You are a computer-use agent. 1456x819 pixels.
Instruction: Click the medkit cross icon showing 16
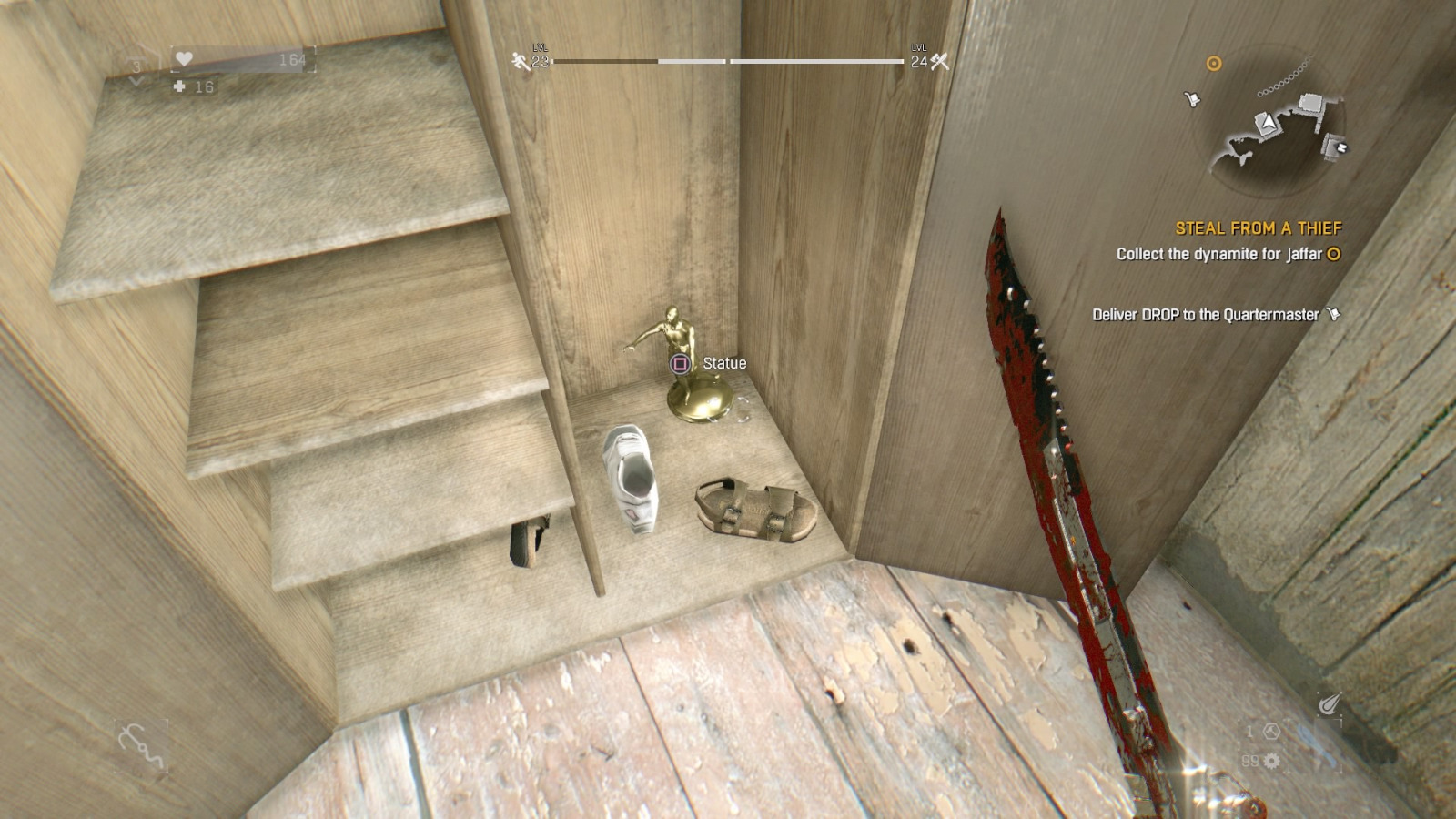pos(178,88)
